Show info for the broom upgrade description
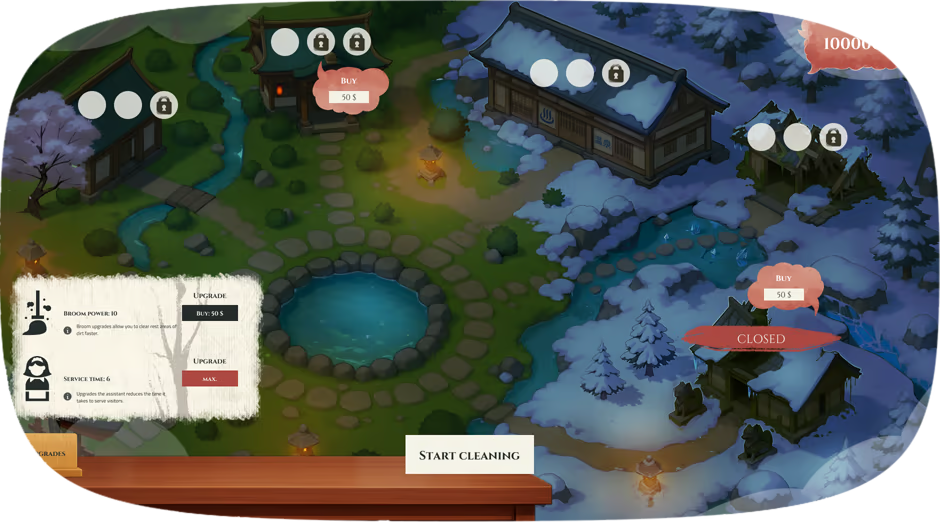This screenshot has width=940, height=522. [67, 330]
